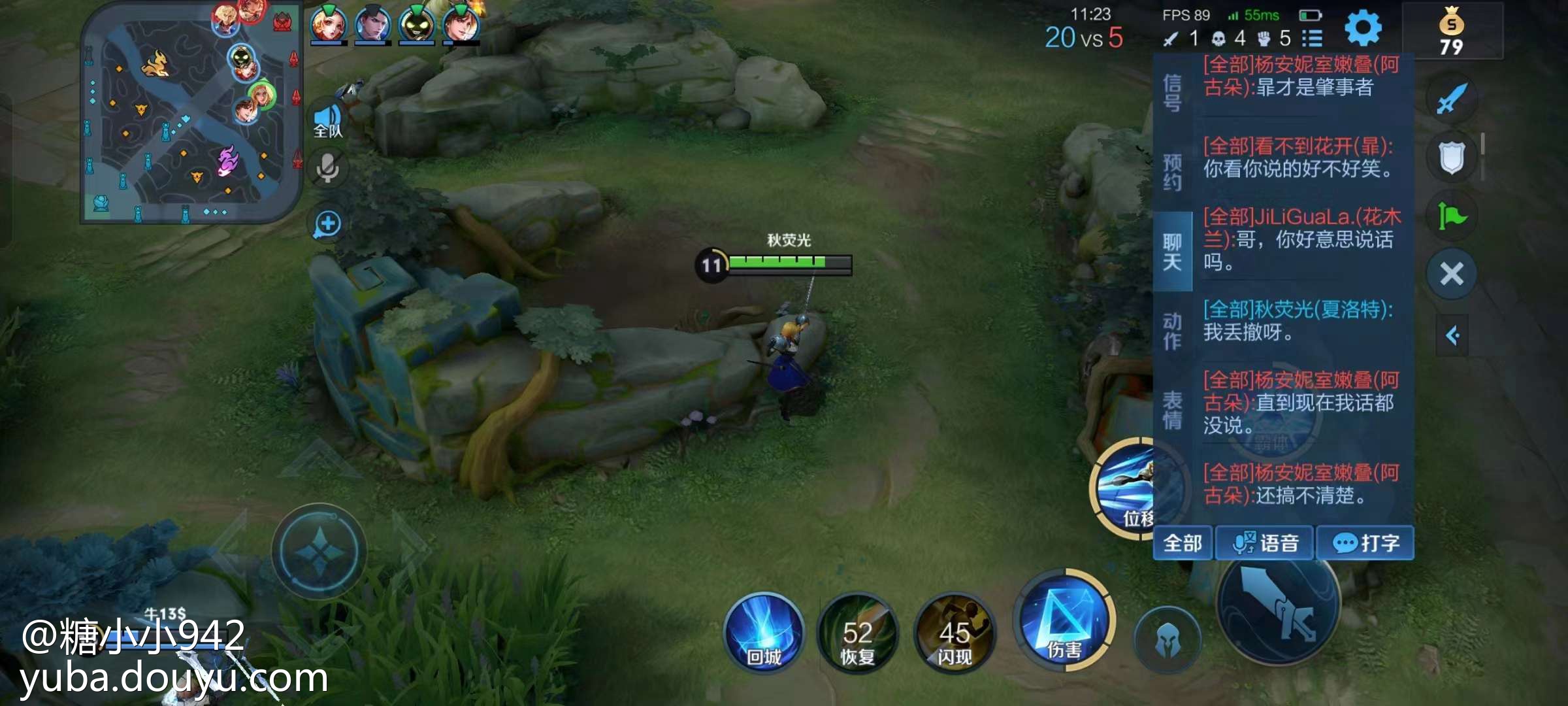1568x706 pixels.
Task: Select the 聊天 chat tab
Action: pyautogui.click(x=1173, y=252)
